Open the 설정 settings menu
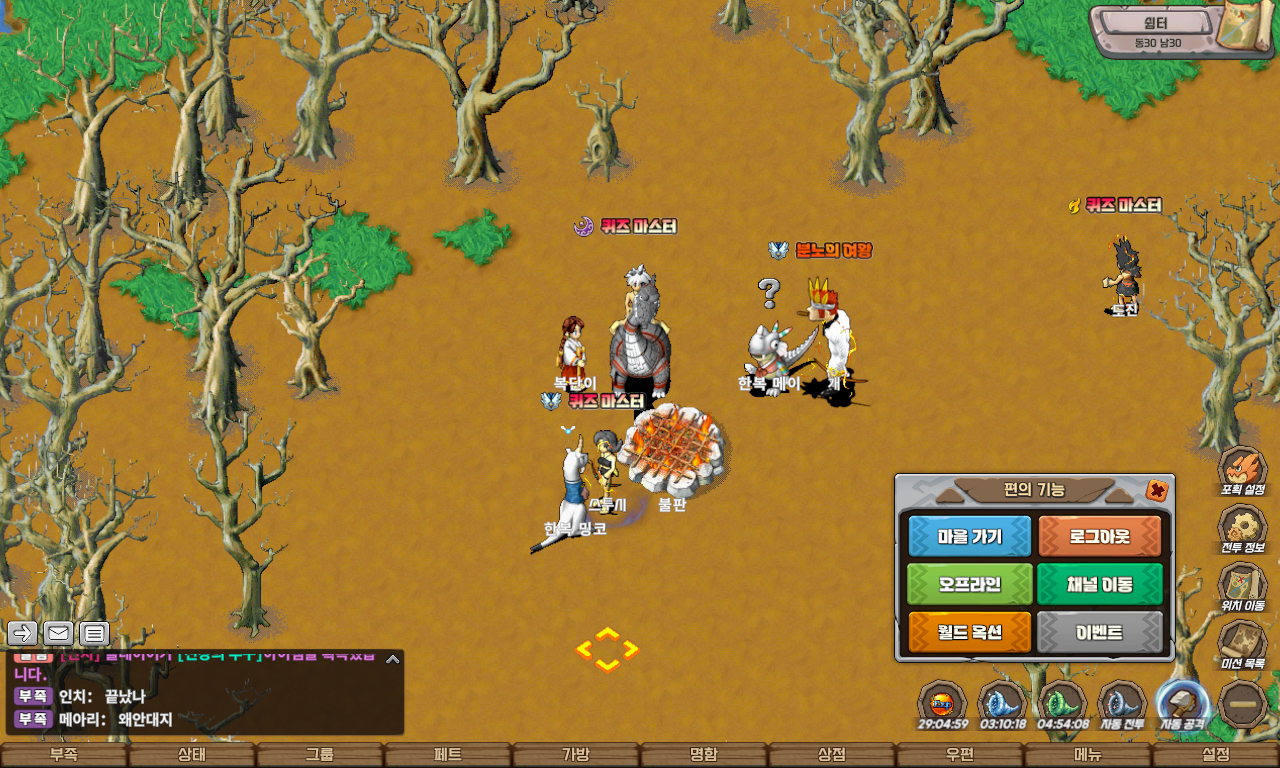This screenshot has width=1280, height=768. point(1216,755)
